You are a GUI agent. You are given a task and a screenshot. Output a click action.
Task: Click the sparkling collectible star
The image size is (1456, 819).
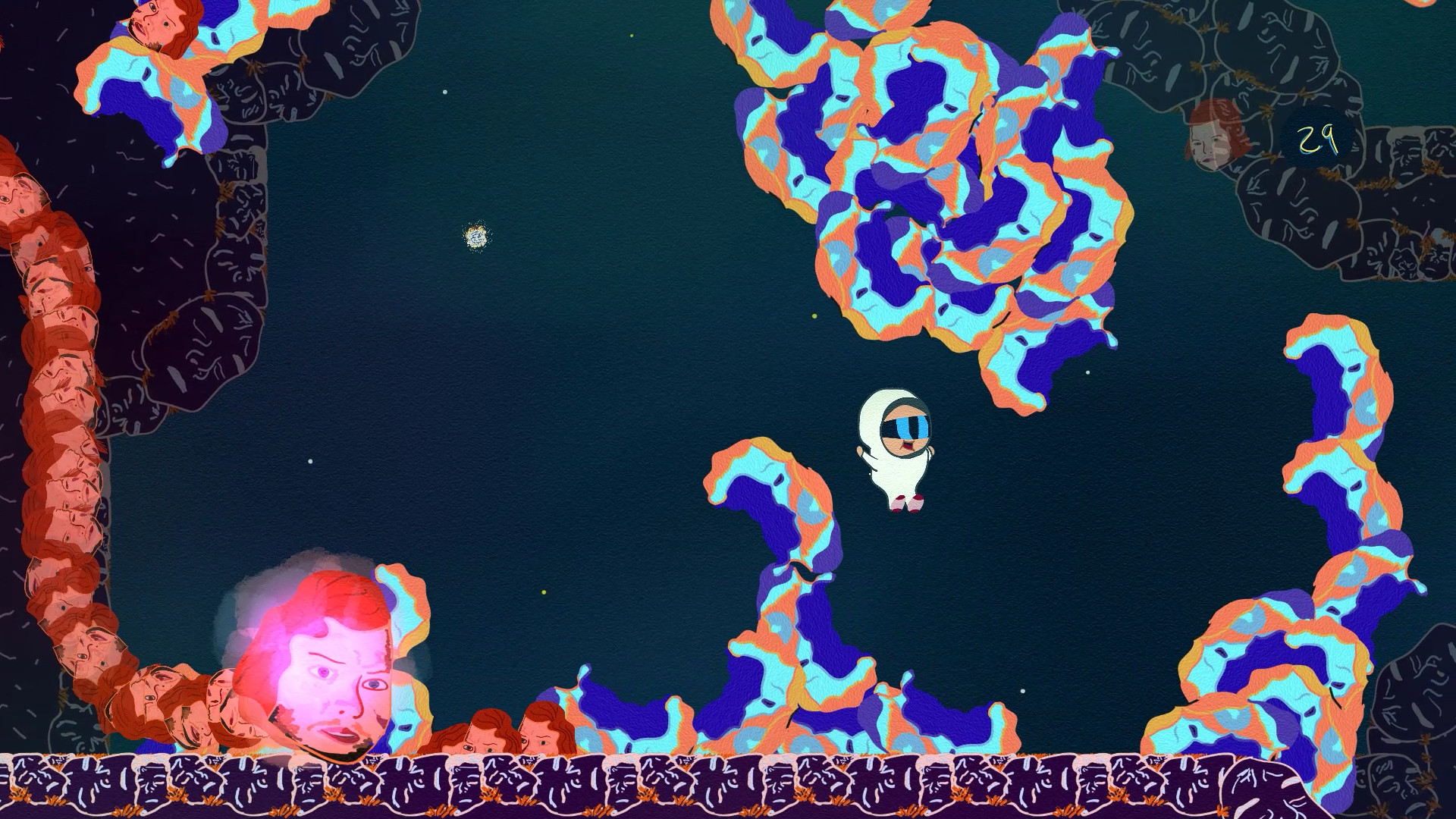(x=476, y=237)
